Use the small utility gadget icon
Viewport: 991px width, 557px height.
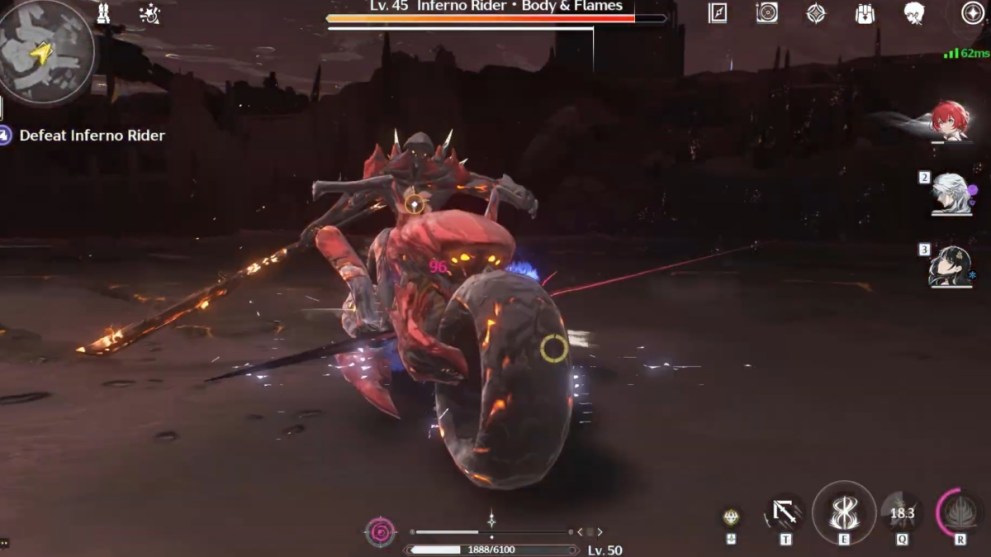tap(731, 517)
